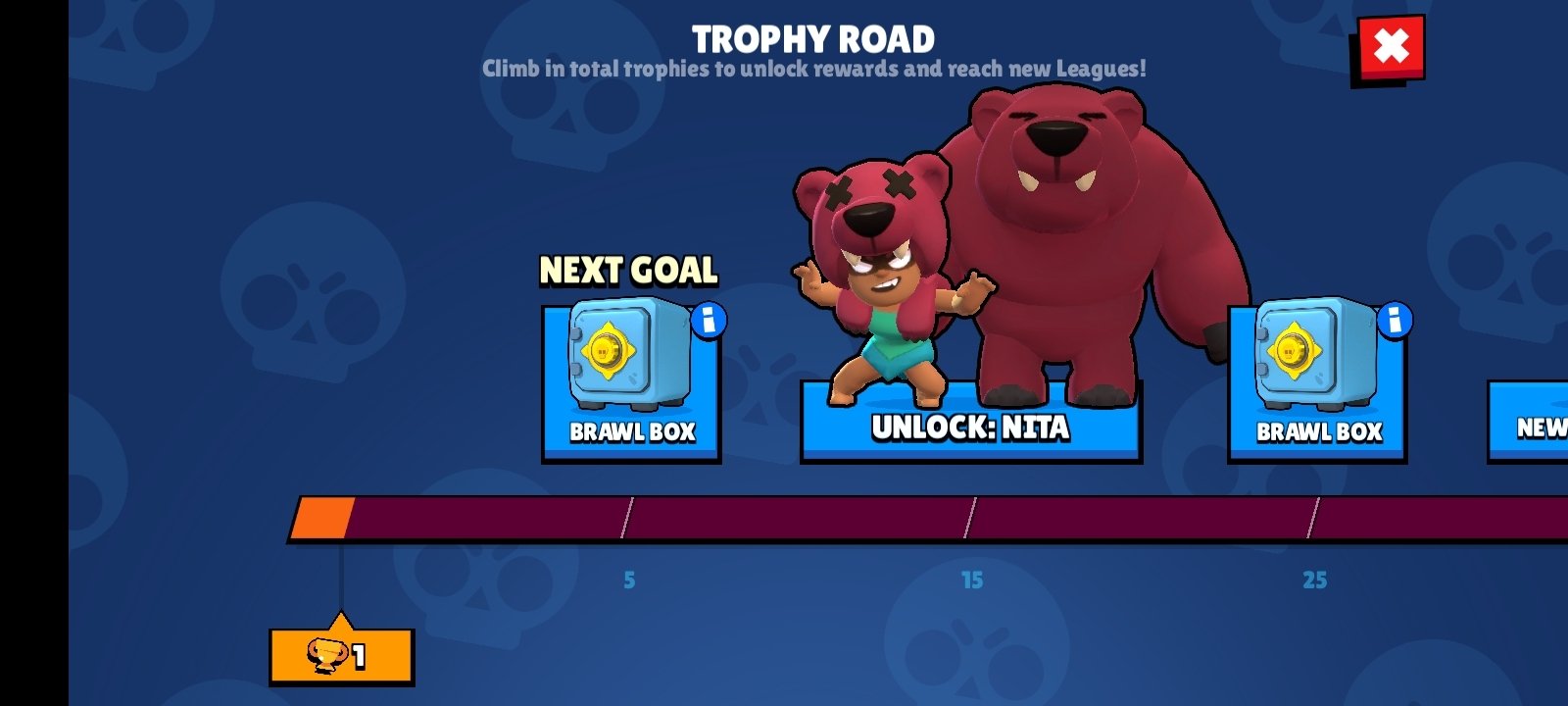This screenshot has height=706, width=1568.
Task: Tap the BRAWL BOX label under the right safe
Action: 1318,431
